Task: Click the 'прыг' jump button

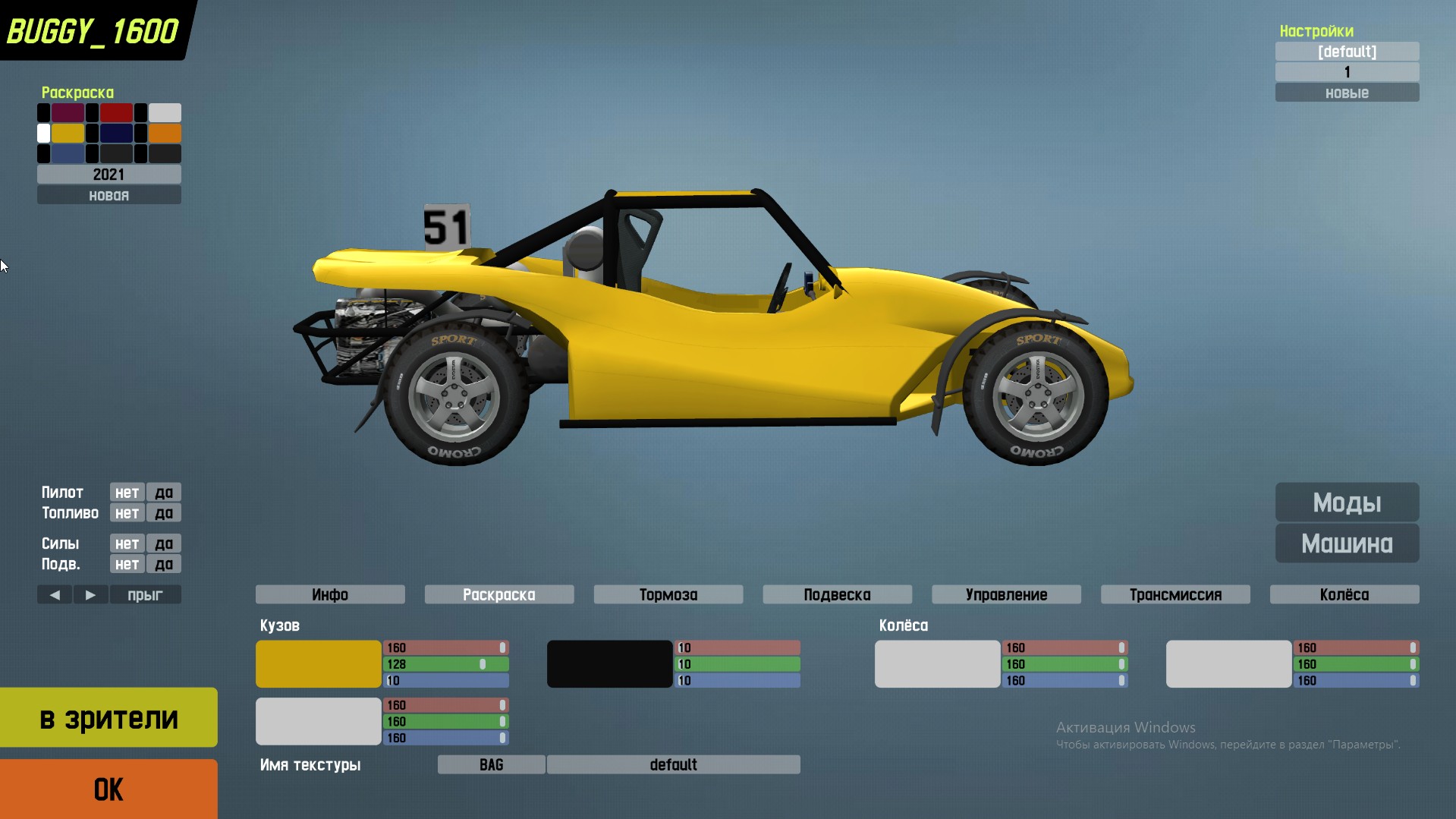Action: pos(145,594)
